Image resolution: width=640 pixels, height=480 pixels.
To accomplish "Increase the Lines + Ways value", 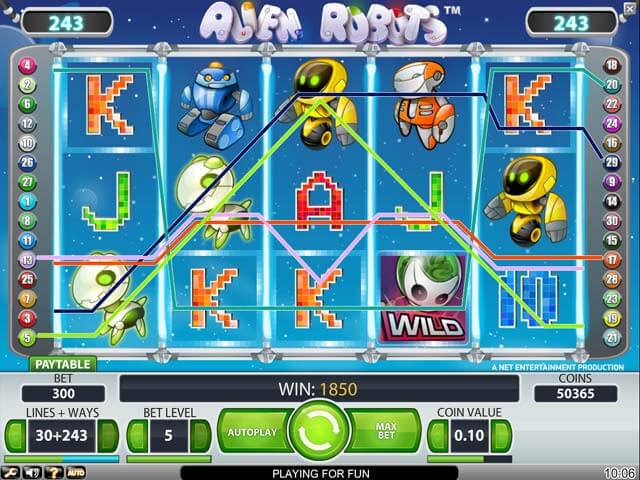I will tap(107, 436).
